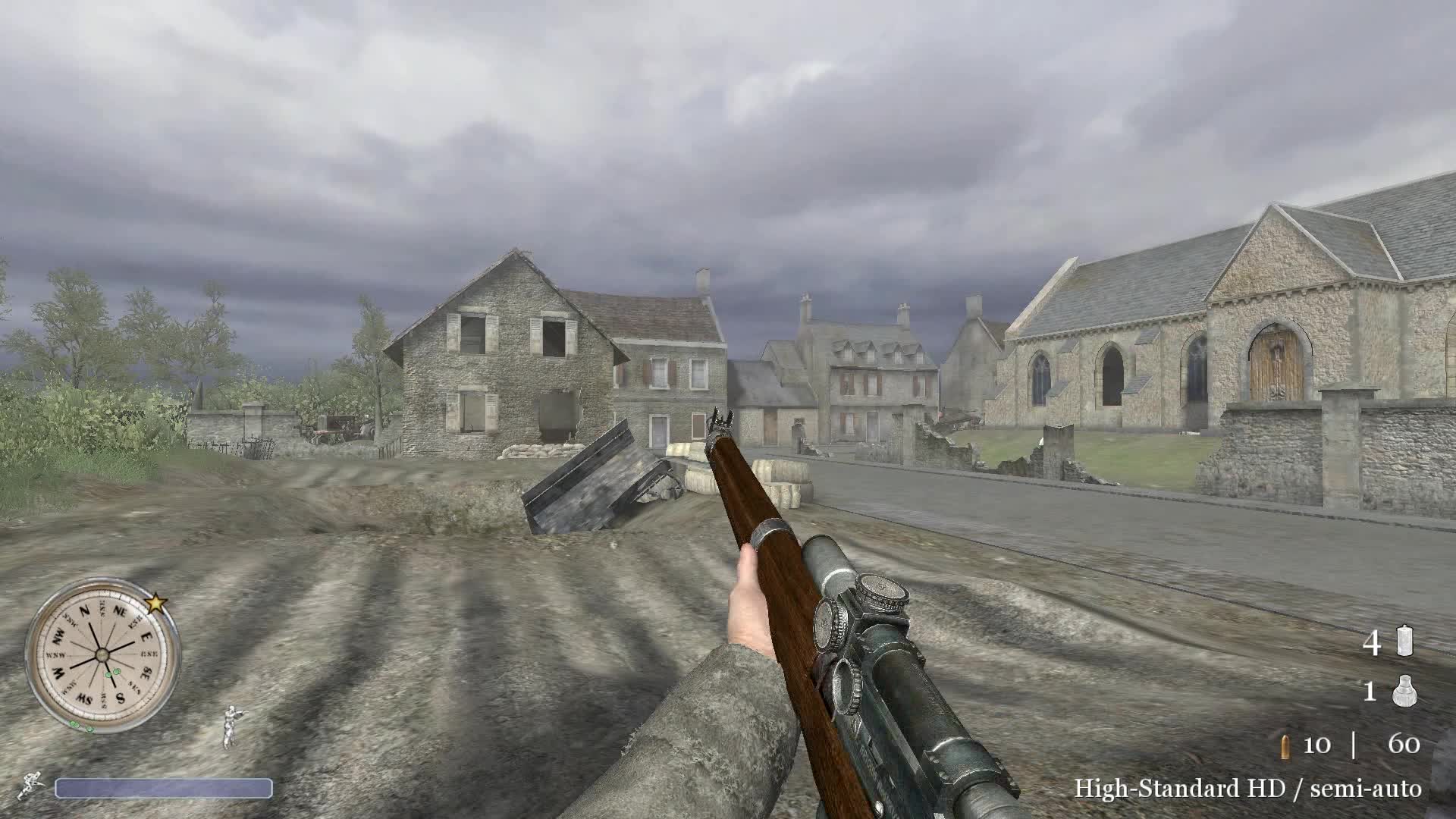Toggle the green ally dots inside the compass
1456x819 pixels.
[112, 673]
